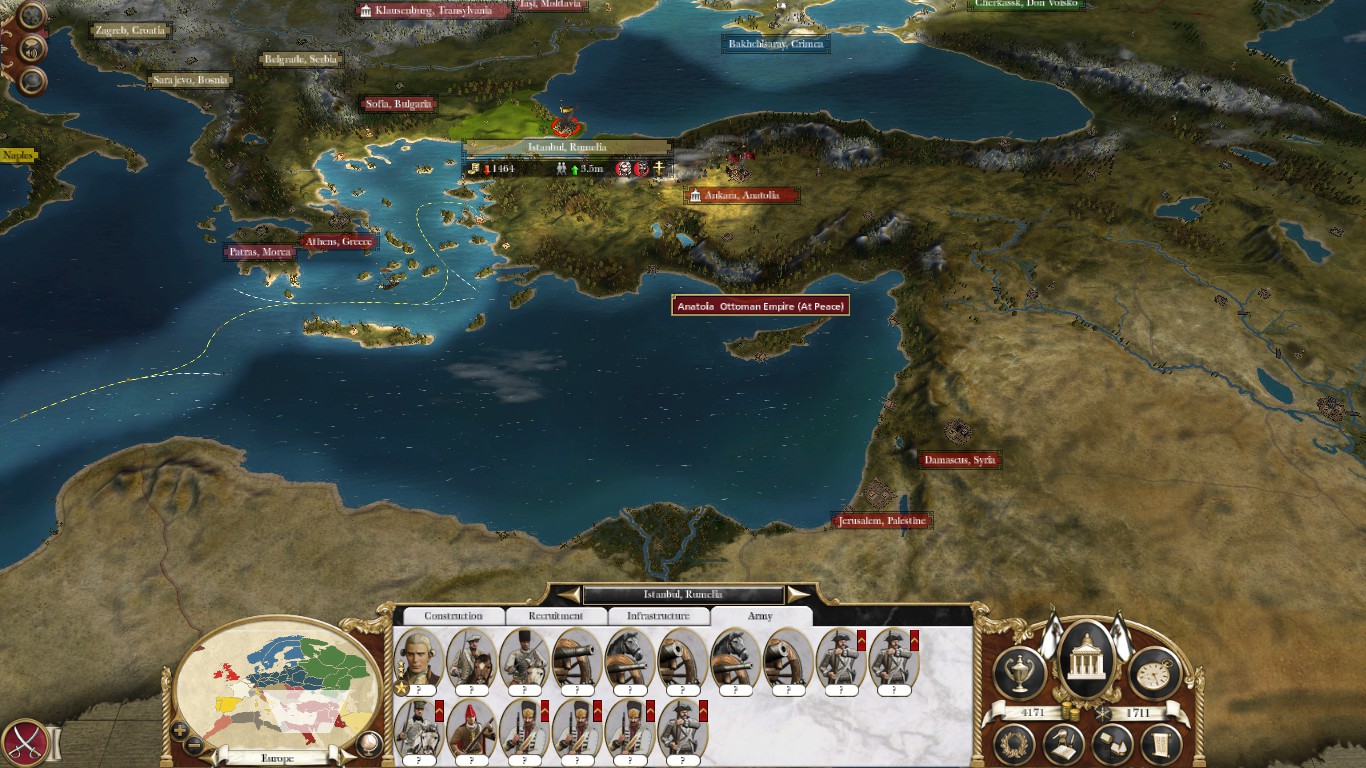The image size is (1366, 768).
Task: Switch to the Construction tab
Action: click(x=453, y=616)
